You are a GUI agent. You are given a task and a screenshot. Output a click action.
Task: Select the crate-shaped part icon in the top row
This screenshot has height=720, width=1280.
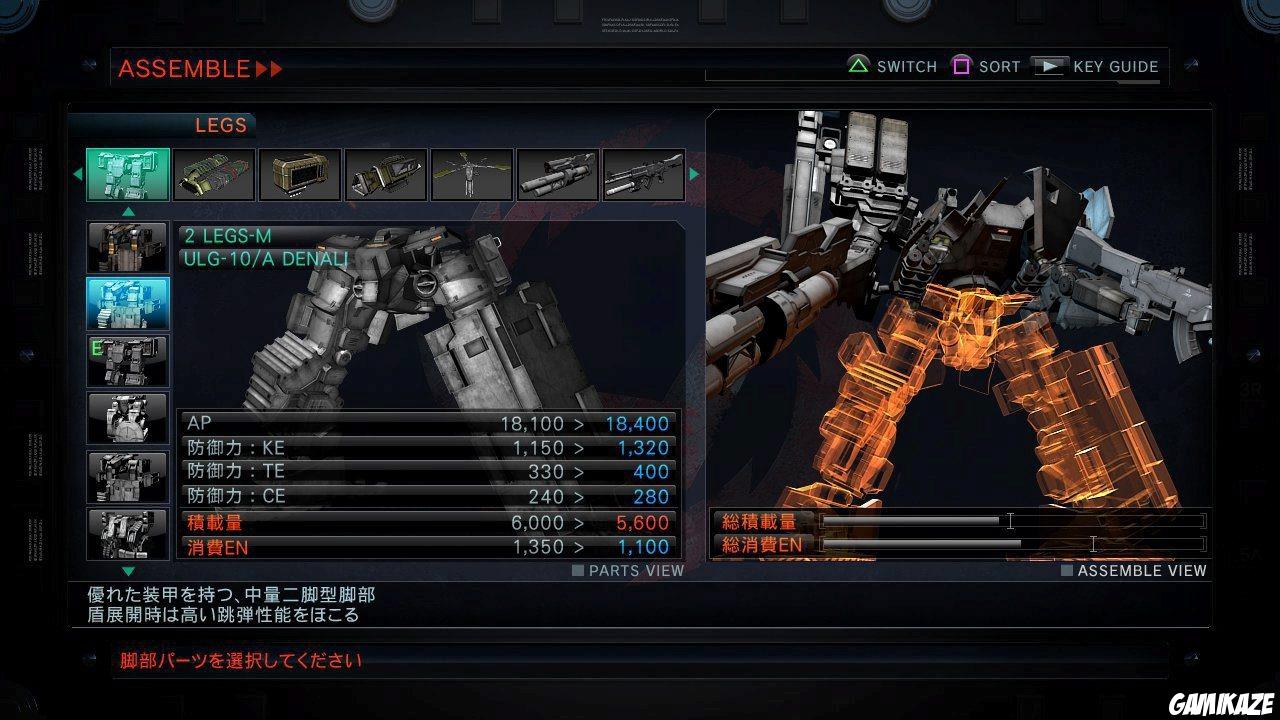(x=298, y=174)
